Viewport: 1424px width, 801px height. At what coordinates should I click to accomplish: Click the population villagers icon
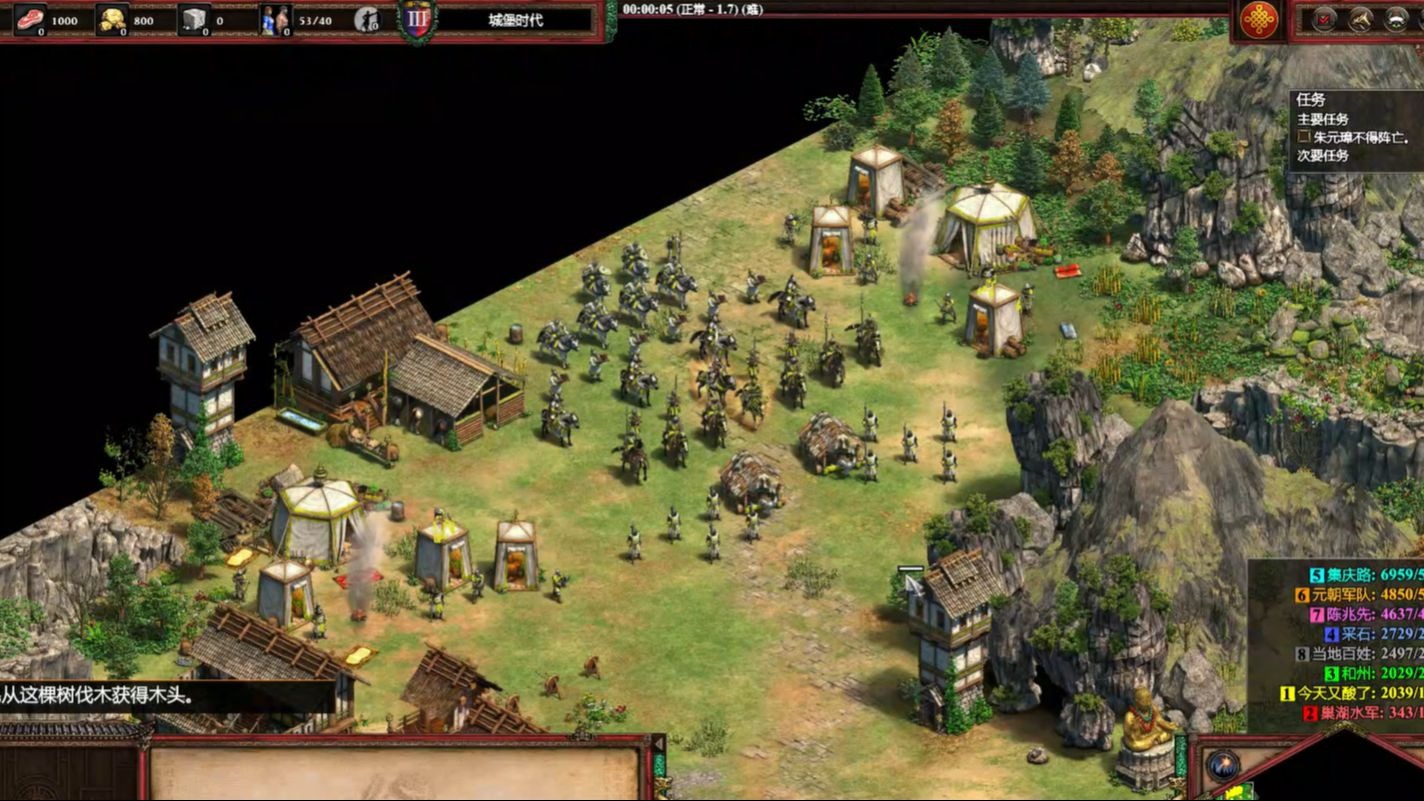point(274,19)
